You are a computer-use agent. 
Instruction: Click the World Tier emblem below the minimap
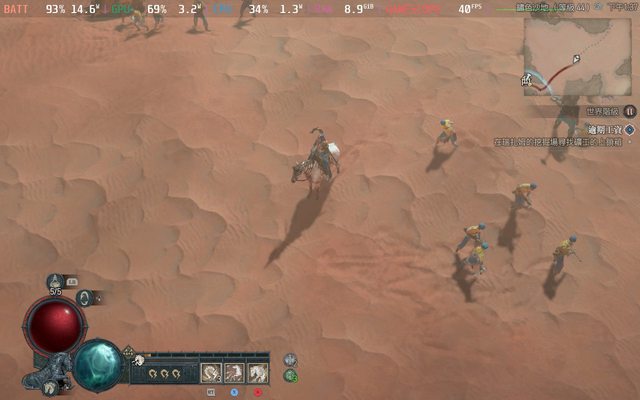point(629,111)
